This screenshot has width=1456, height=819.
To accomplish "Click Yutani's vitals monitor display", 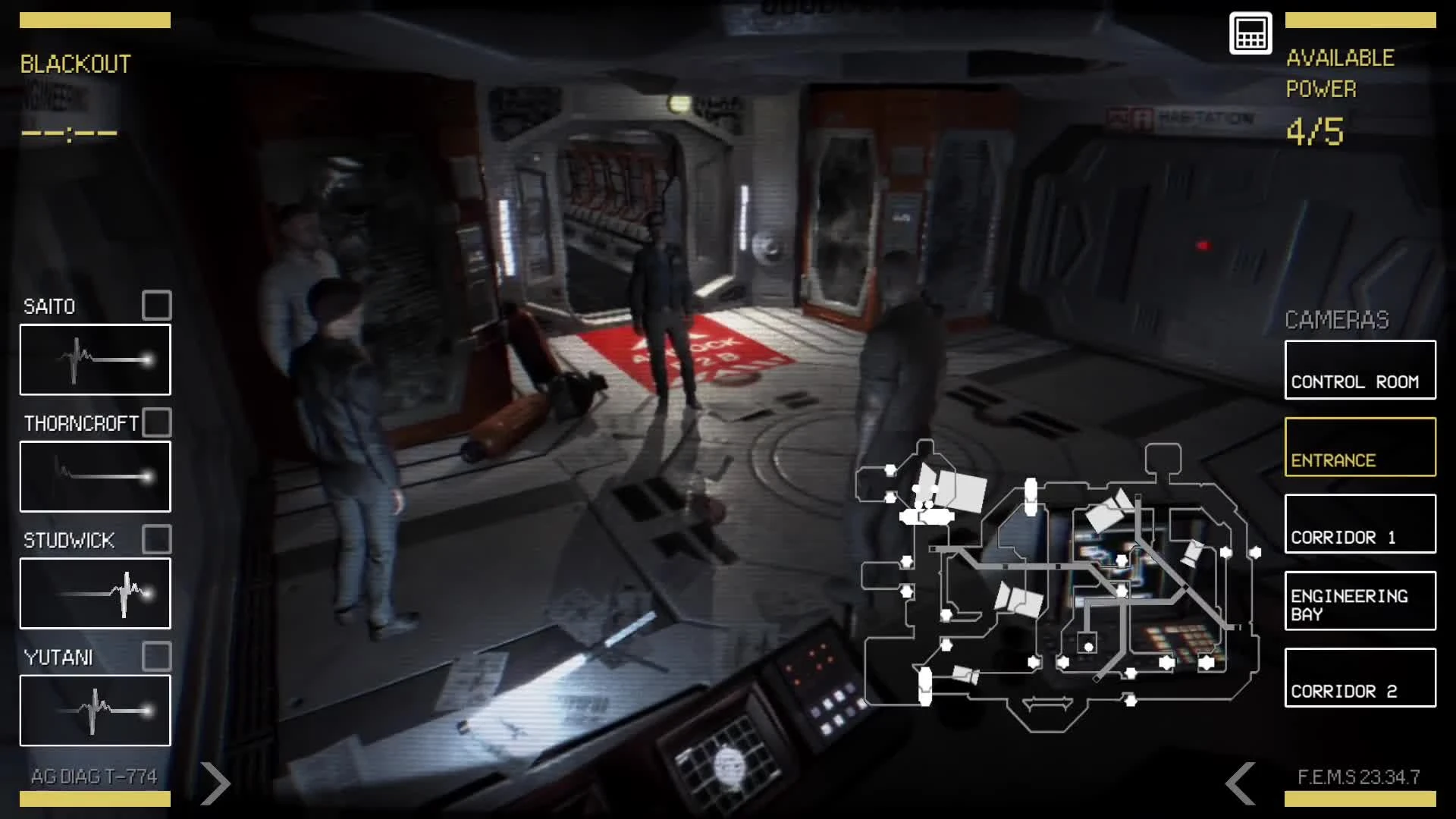I will [x=94, y=711].
